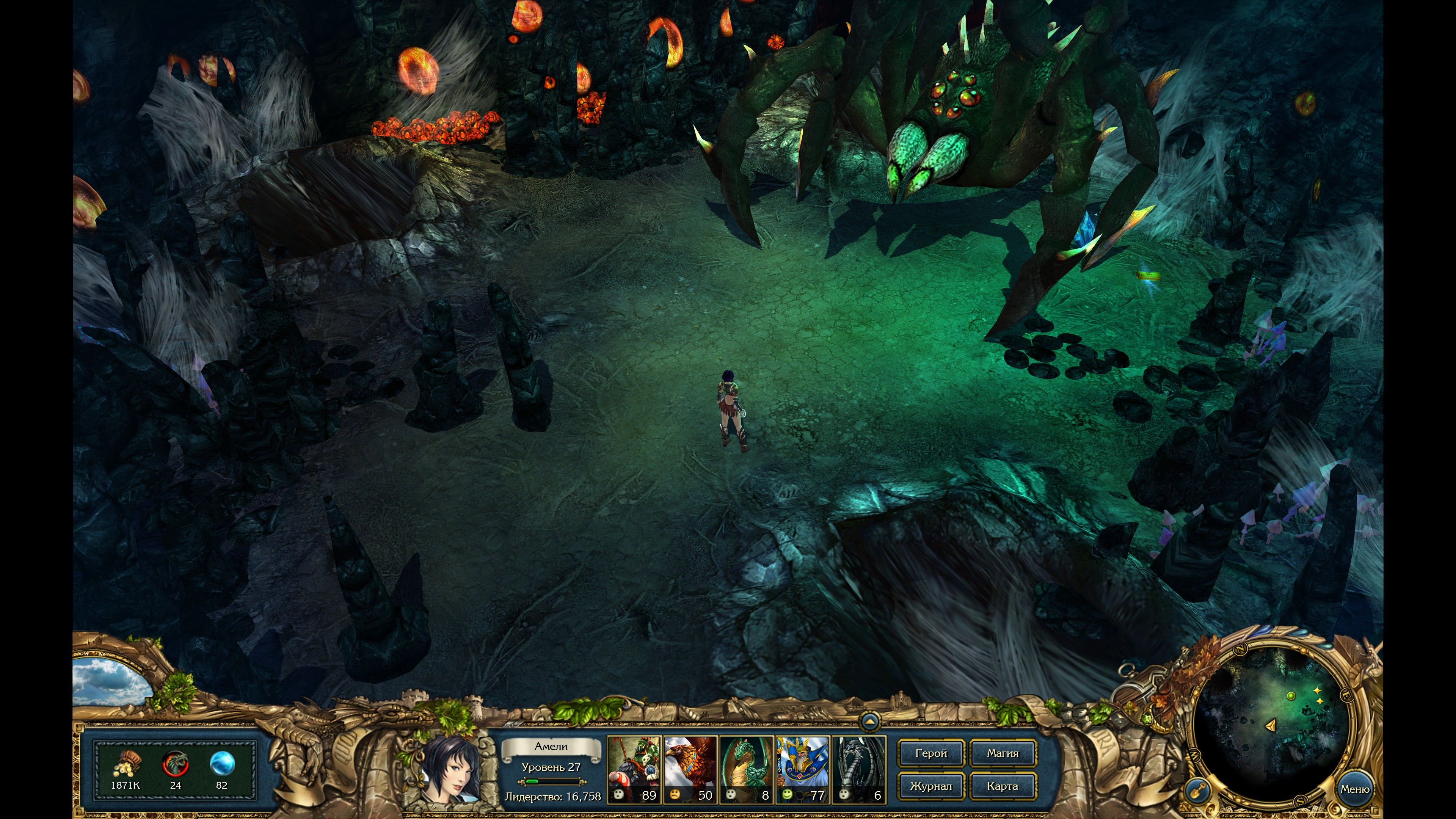Select the green dragon troop slot
1456x819 pixels.
[x=746, y=769]
